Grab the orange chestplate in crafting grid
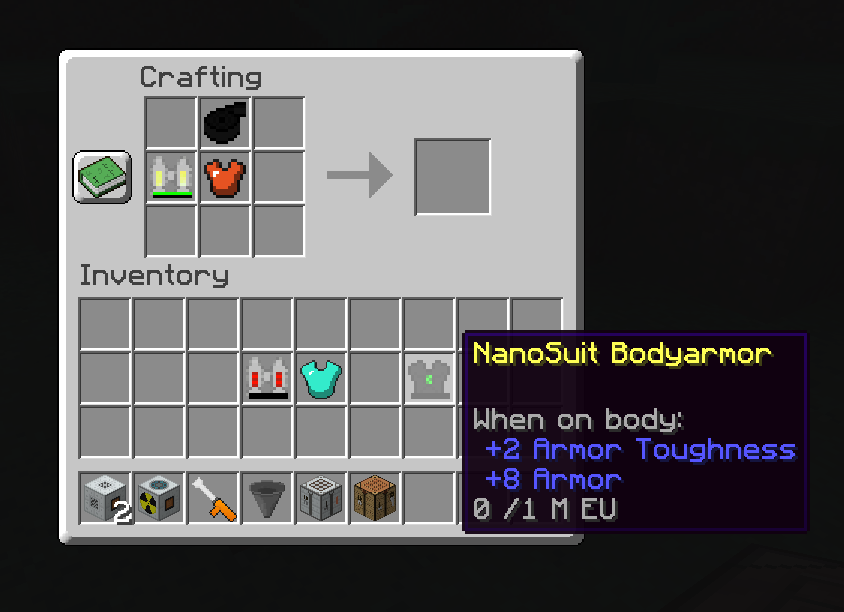 (x=225, y=177)
